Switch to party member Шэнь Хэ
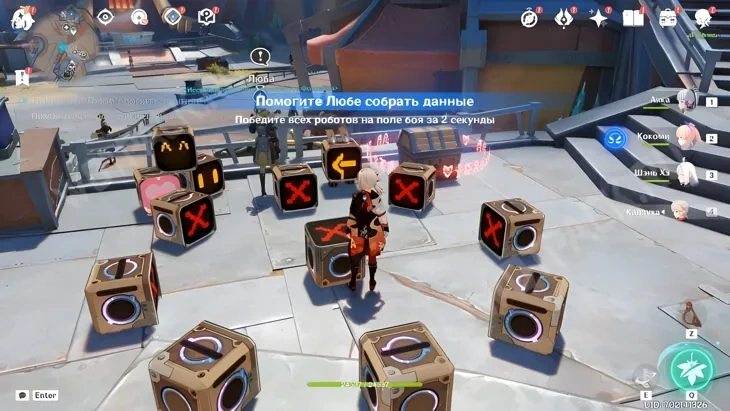The height and width of the screenshot is (411, 730). click(686, 174)
